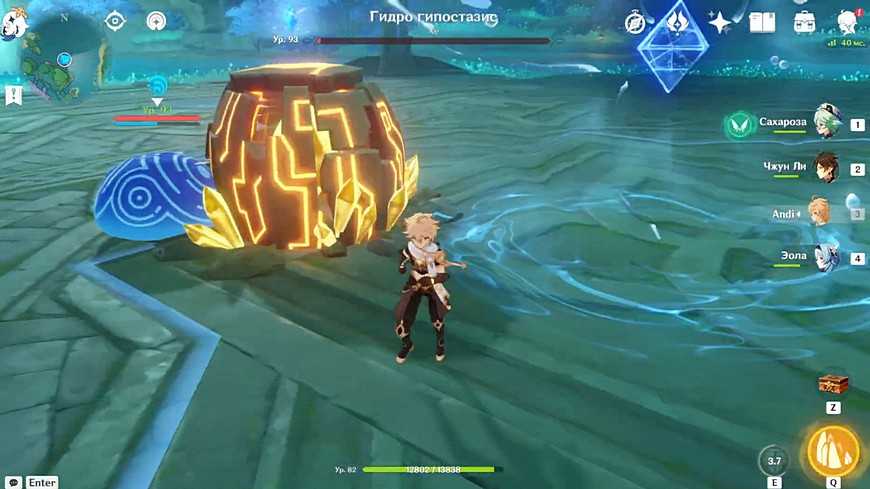This screenshot has width=870, height=489.
Task: Open the character profile icon with alert
Action: pyautogui.click(x=848, y=21)
